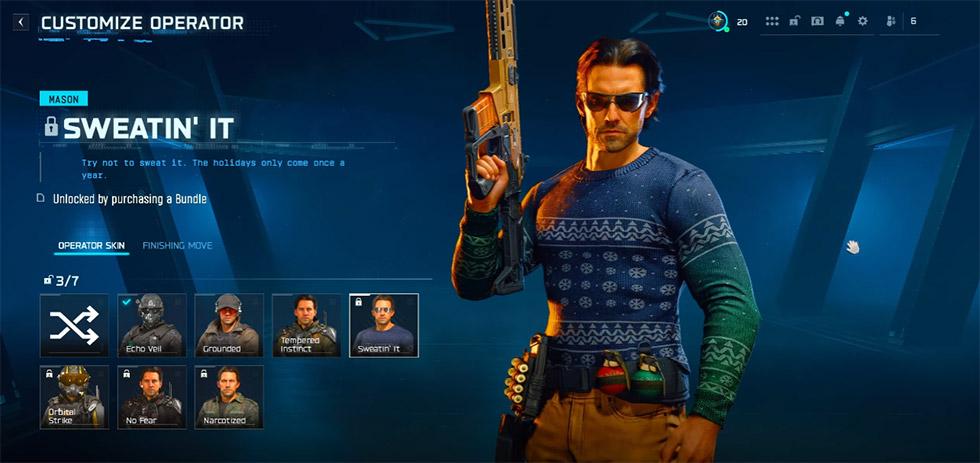Choose the Echo Veil operator skin
The width and height of the screenshot is (980, 463).
pos(152,325)
